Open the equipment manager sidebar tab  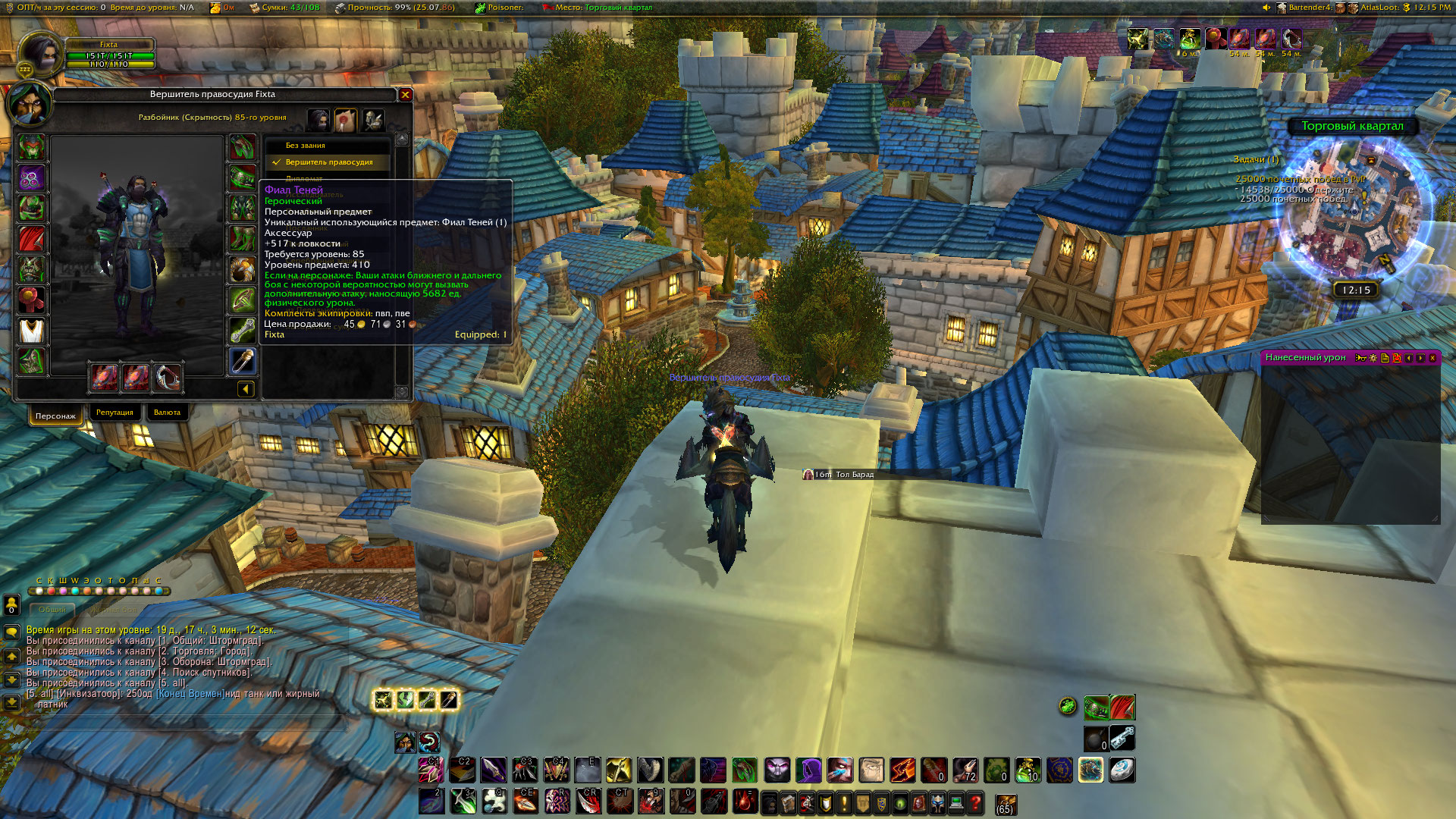(372, 119)
